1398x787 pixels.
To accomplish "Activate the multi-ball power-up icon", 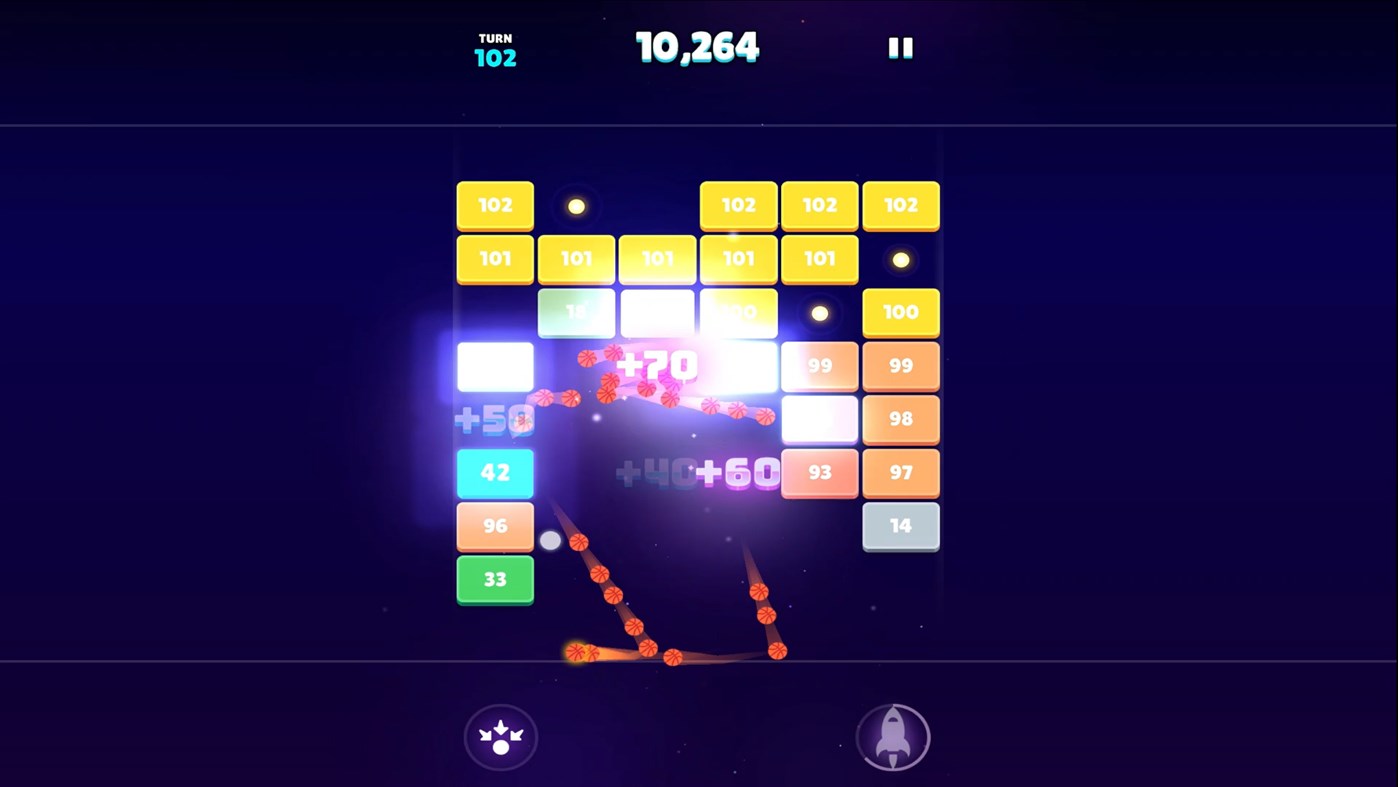I will (x=501, y=737).
